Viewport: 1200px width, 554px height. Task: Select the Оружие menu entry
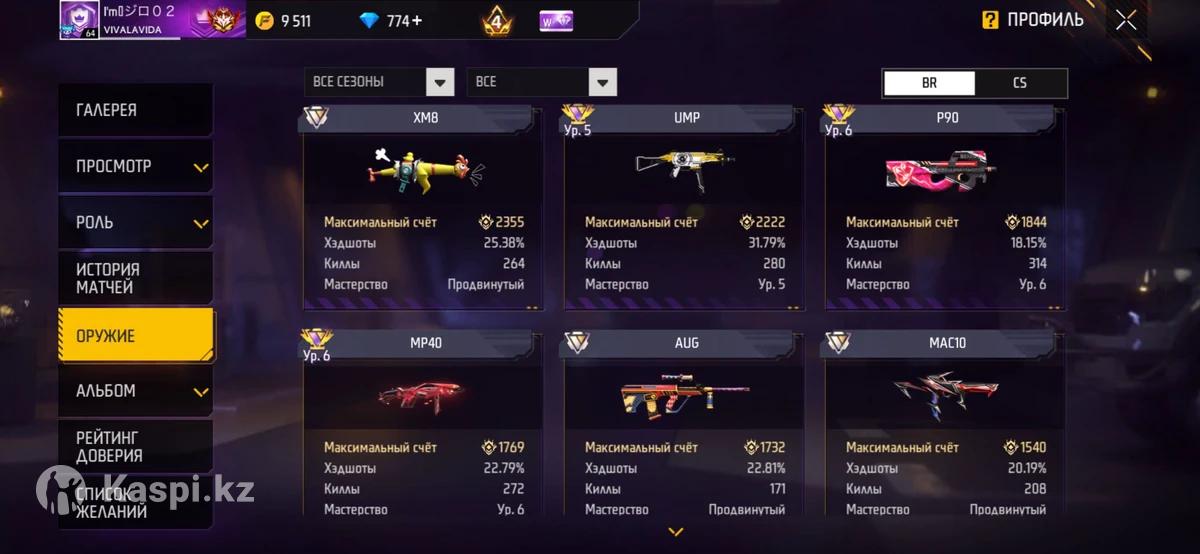tap(135, 335)
